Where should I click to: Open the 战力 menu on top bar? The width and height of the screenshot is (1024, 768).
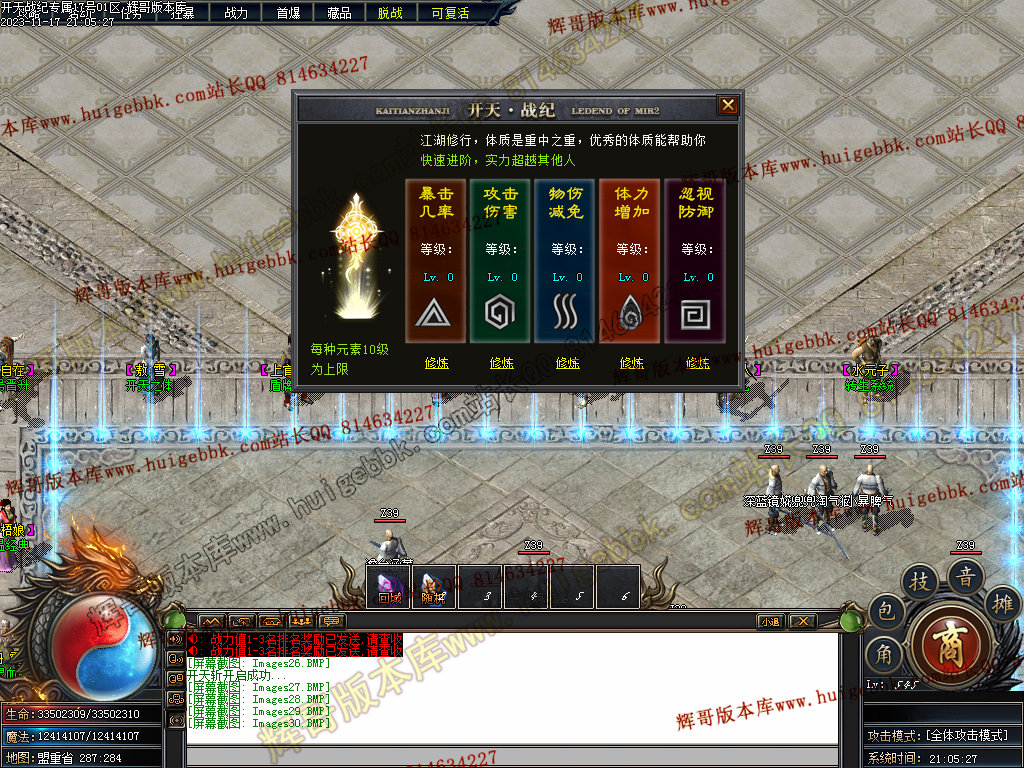236,13
